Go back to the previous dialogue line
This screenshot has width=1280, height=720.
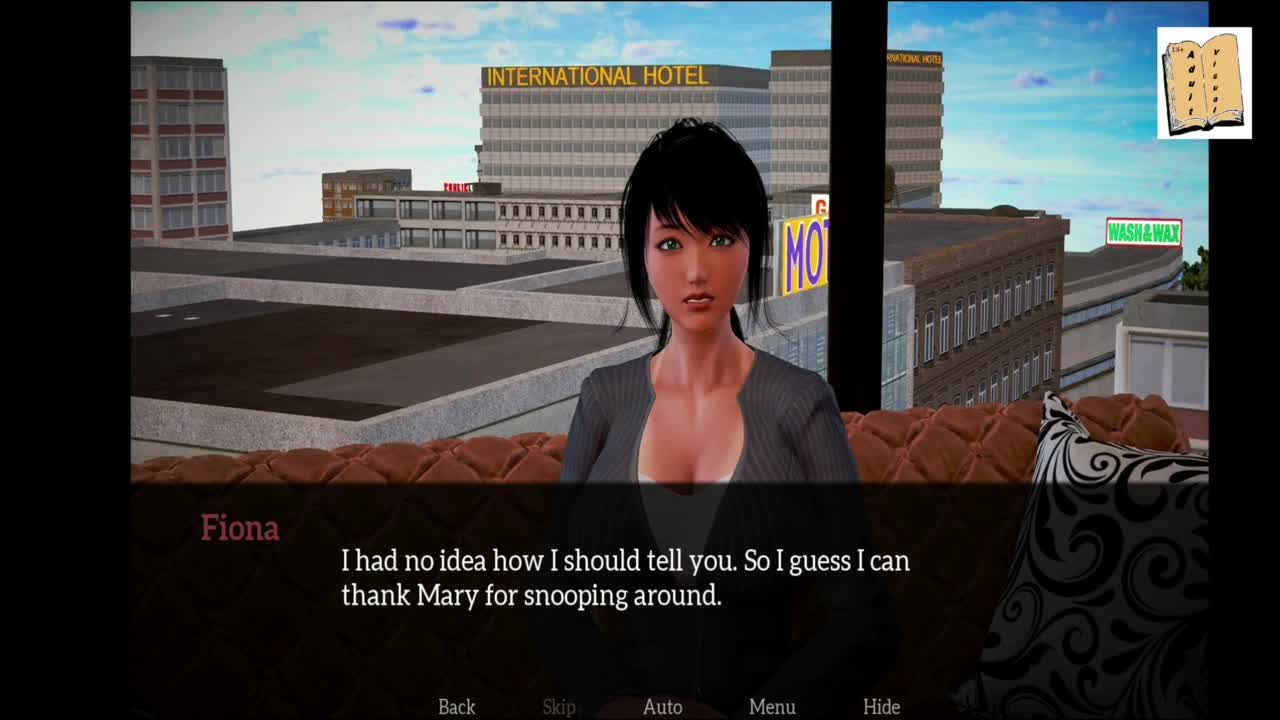coord(456,707)
